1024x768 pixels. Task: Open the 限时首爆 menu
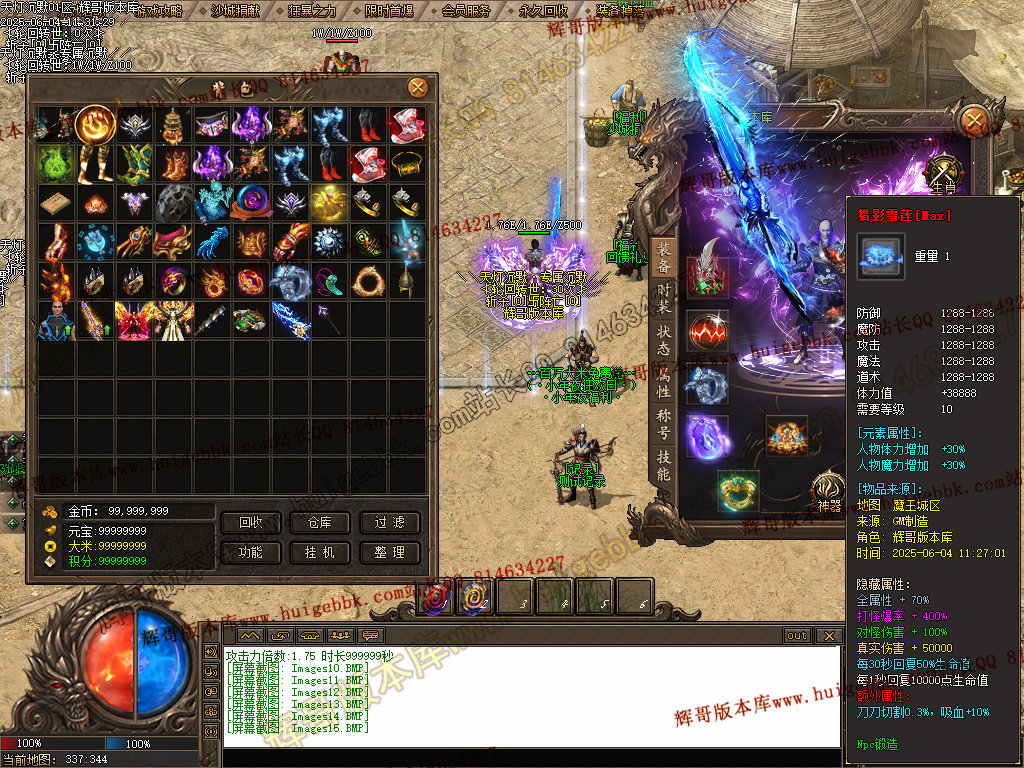coord(388,11)
